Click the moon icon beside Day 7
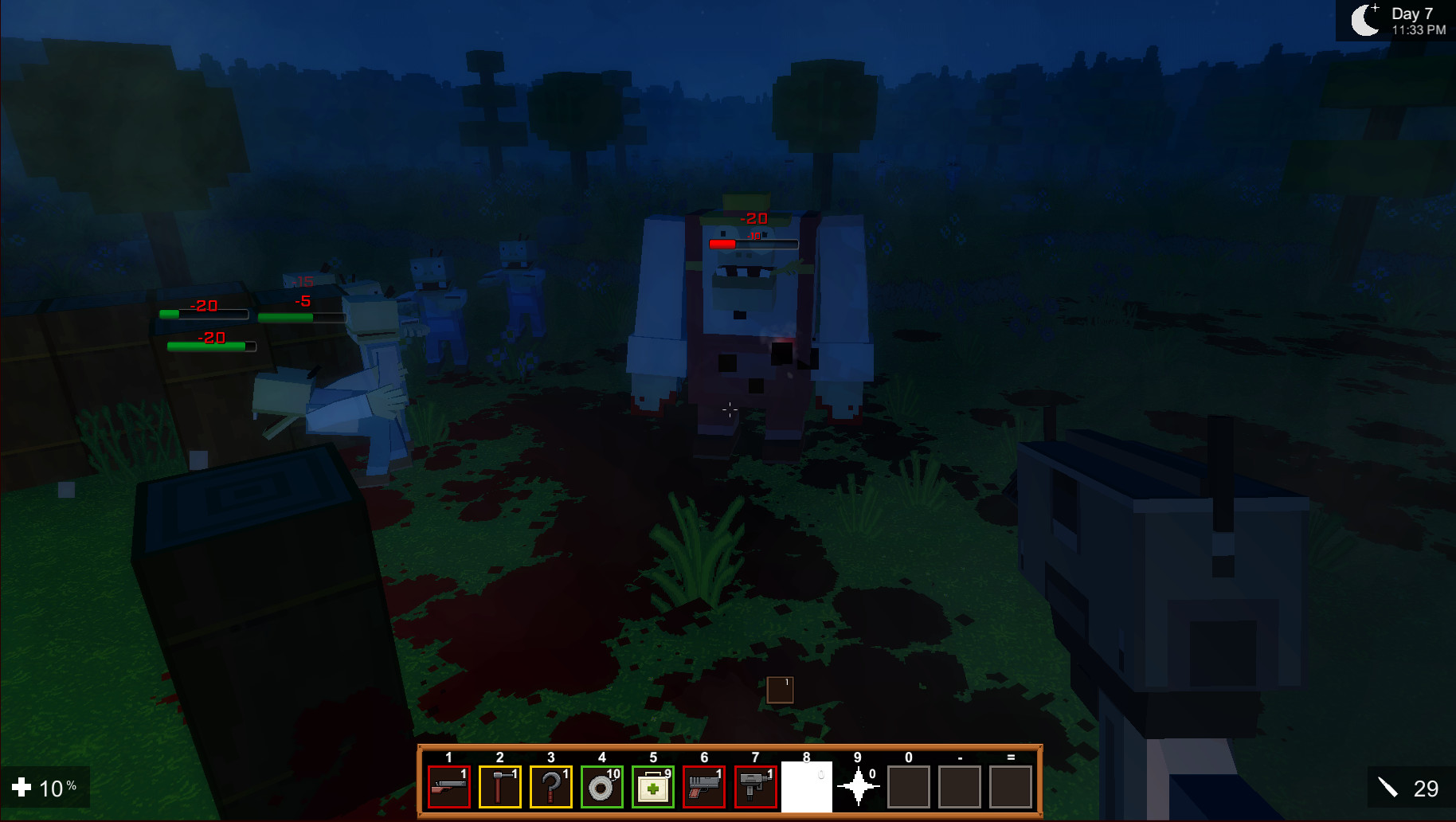This screenshot has height=822, width=1456. click(1366, 21)
